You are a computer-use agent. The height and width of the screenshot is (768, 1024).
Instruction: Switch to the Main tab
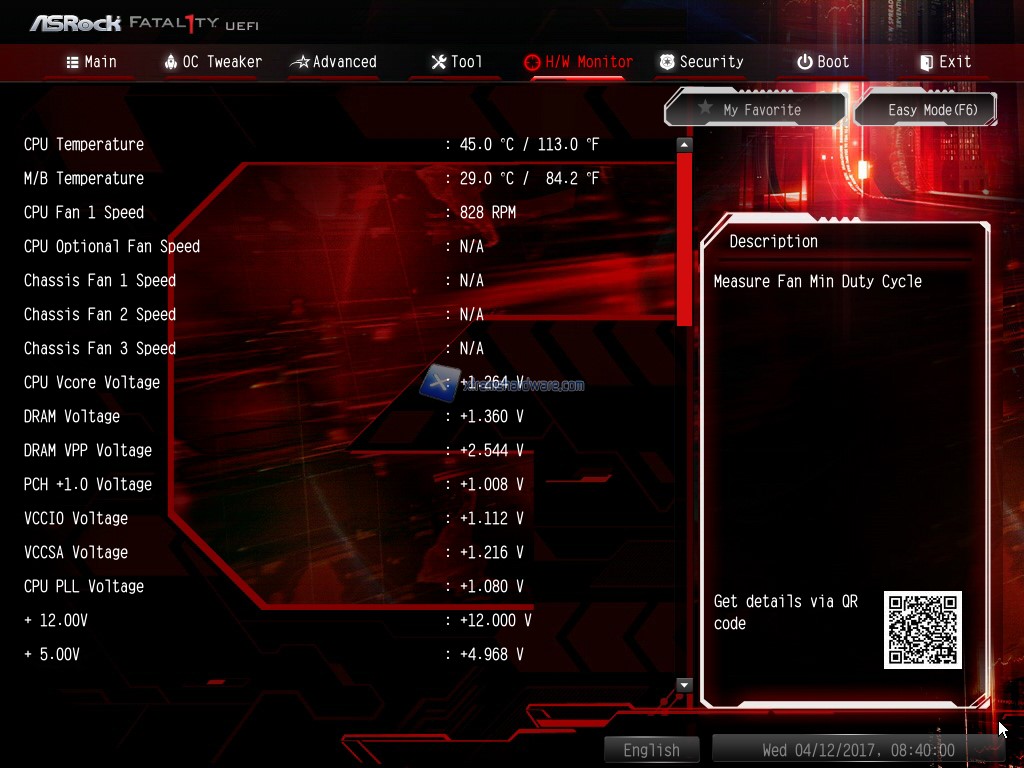(91, 62)
